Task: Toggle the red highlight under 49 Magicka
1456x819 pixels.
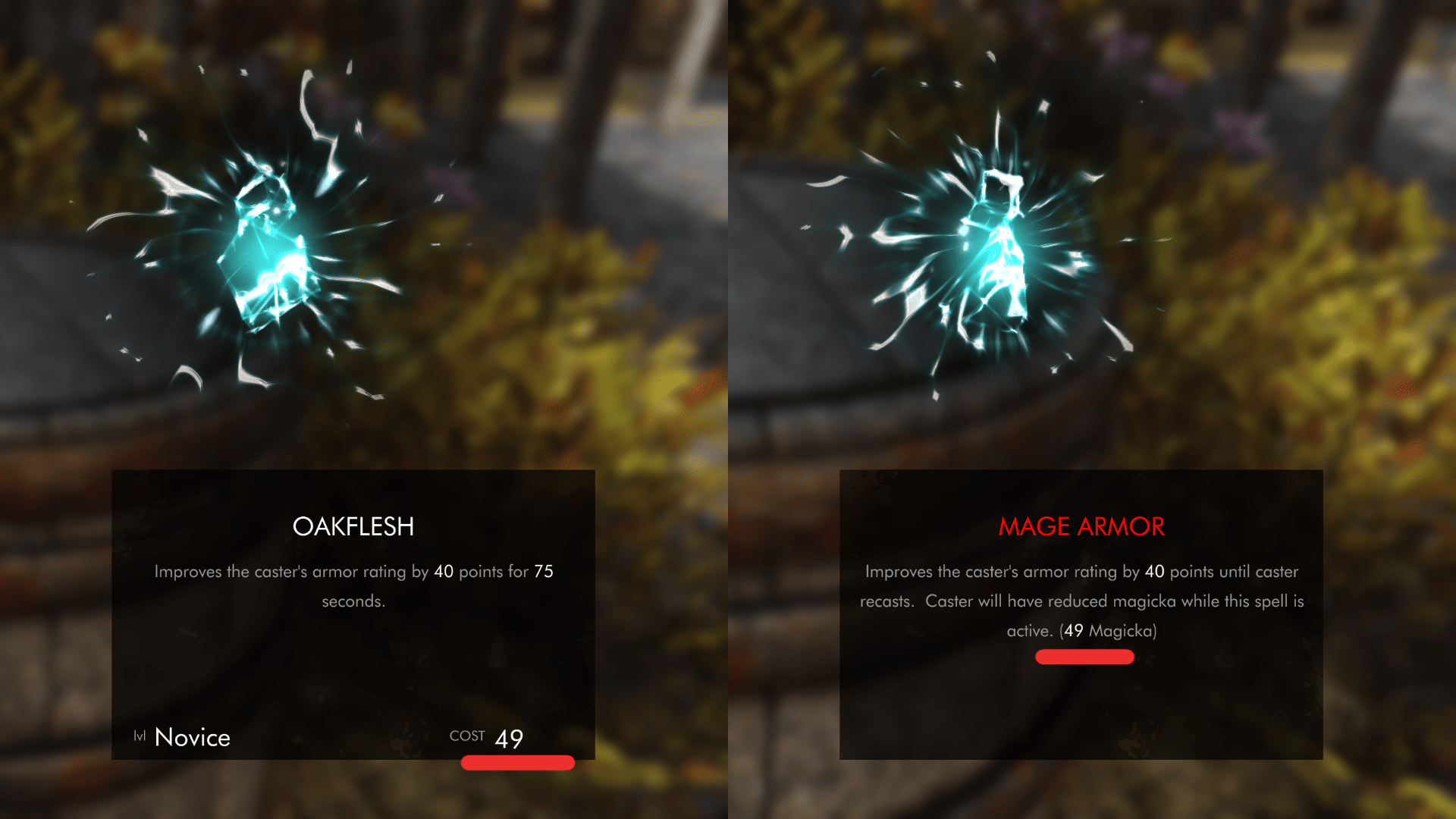Action: click(x=1084, y=657)
